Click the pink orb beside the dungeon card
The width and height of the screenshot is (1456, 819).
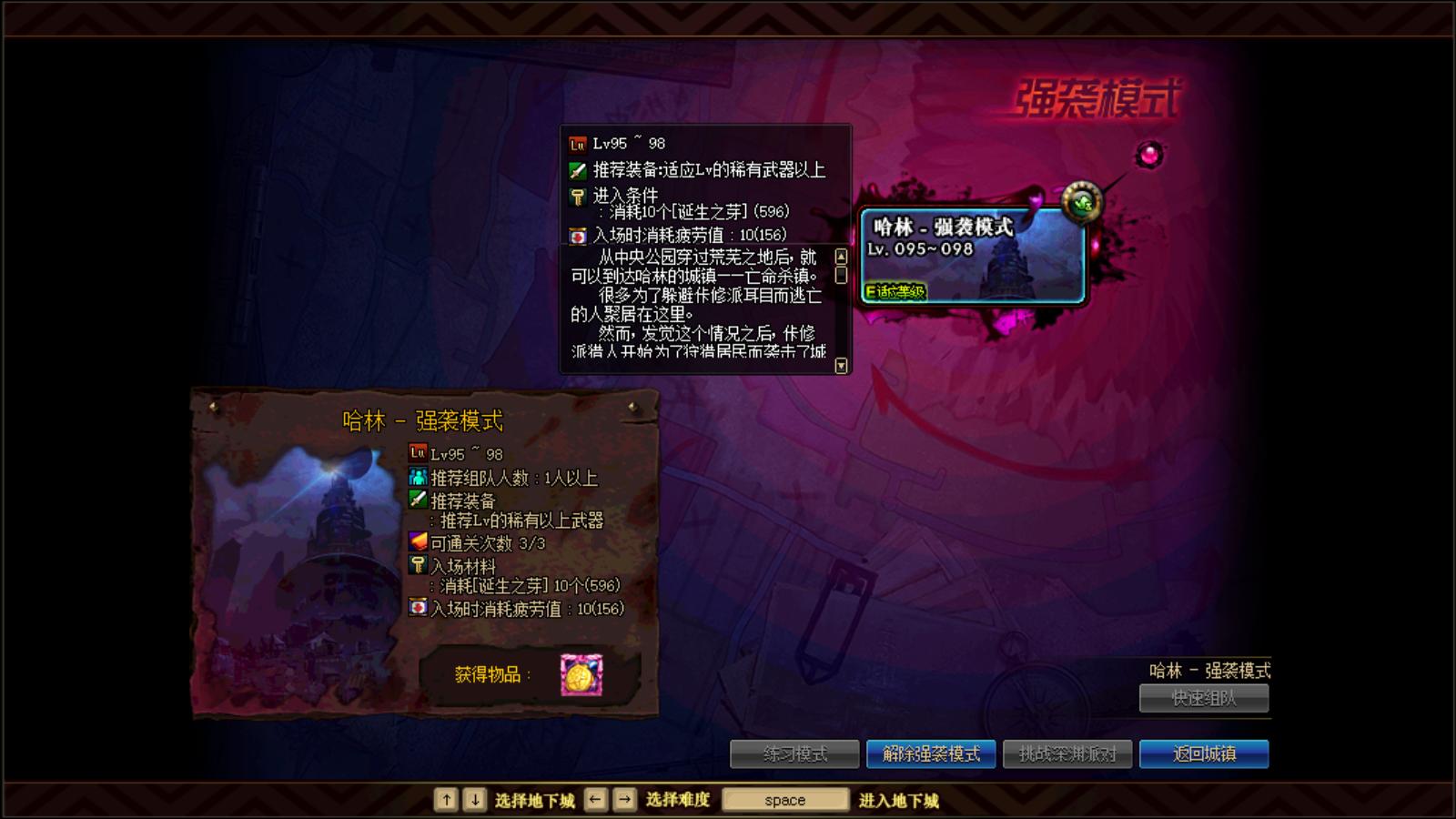(1149, 157)
